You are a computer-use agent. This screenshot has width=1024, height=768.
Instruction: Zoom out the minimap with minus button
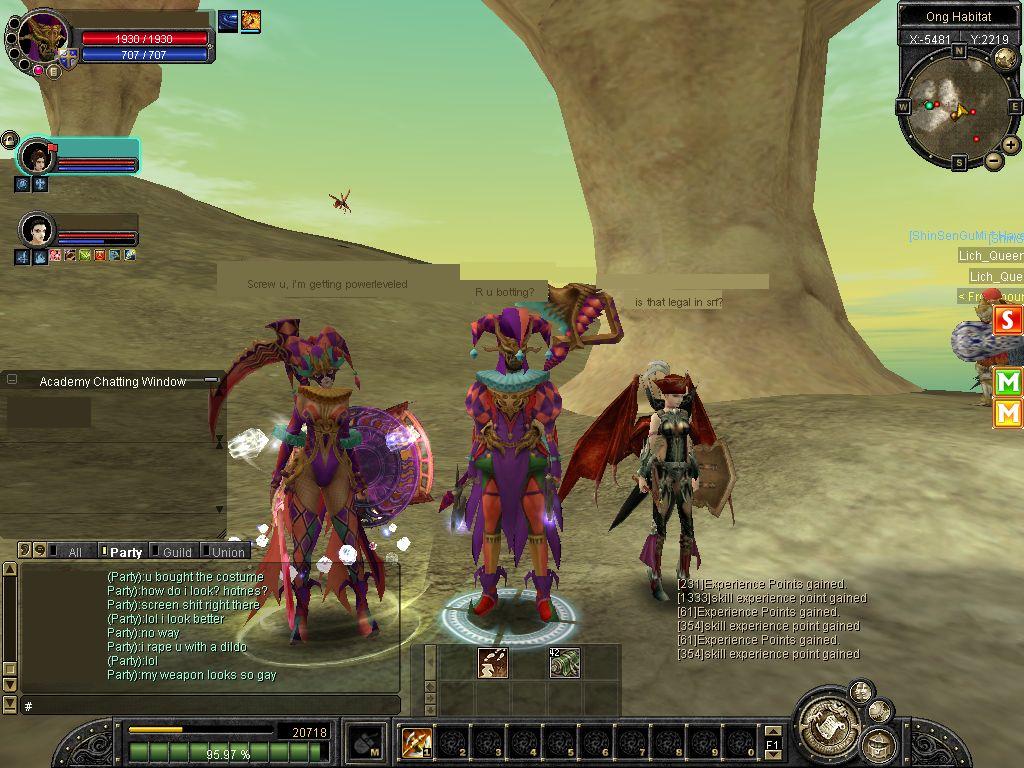(x=994, y=160)
